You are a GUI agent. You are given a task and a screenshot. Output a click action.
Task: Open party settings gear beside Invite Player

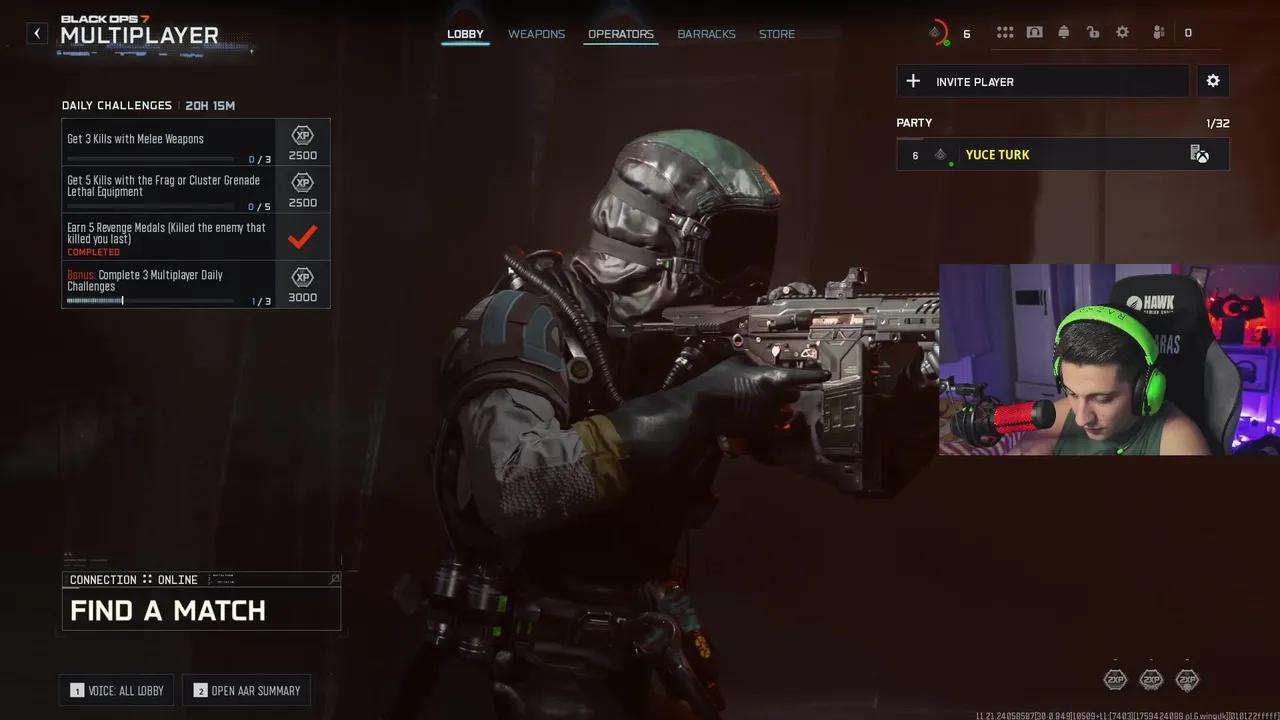[x=1213, y=81]
